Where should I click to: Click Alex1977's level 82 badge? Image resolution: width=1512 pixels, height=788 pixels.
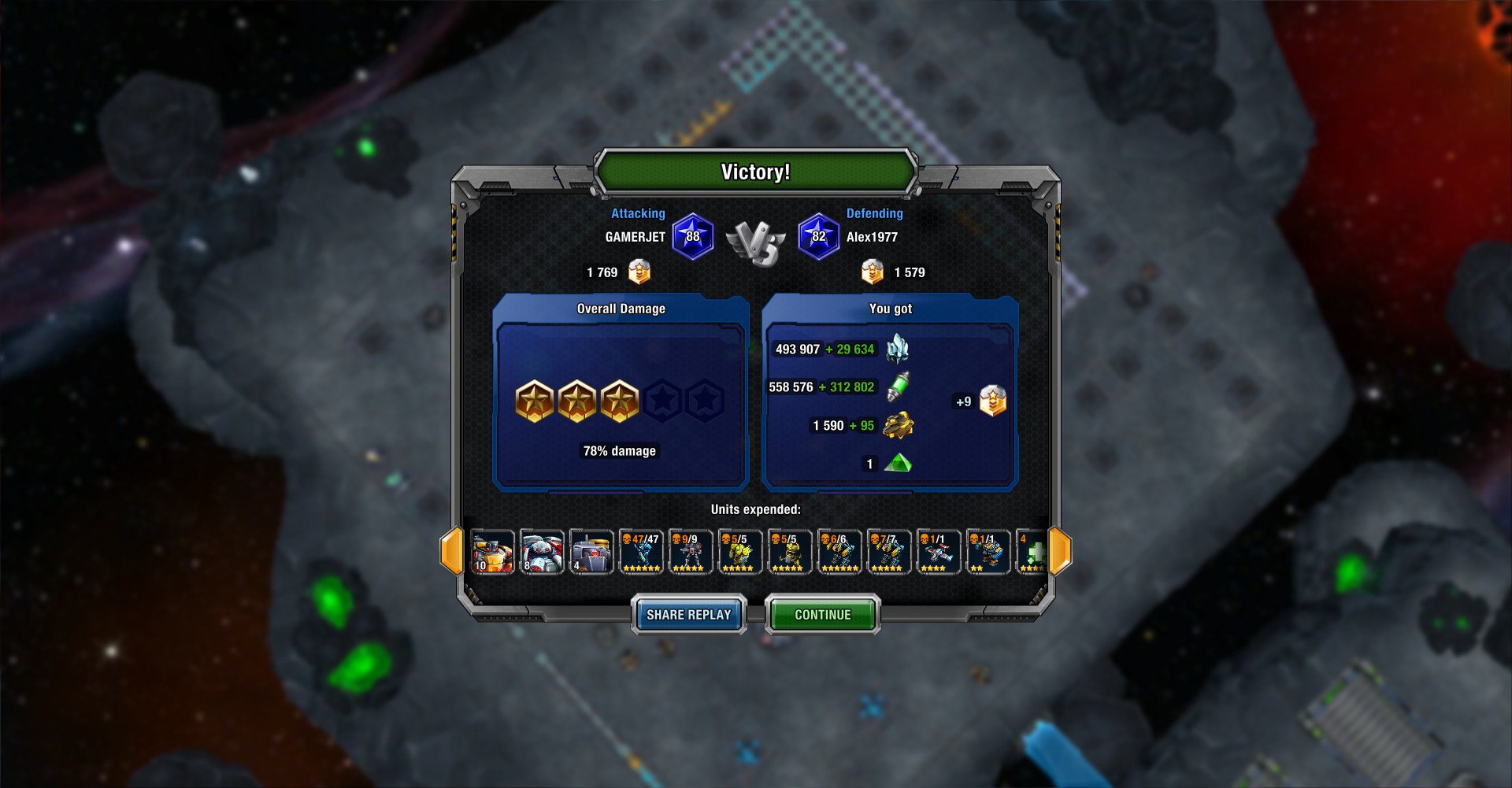[818, 235]
